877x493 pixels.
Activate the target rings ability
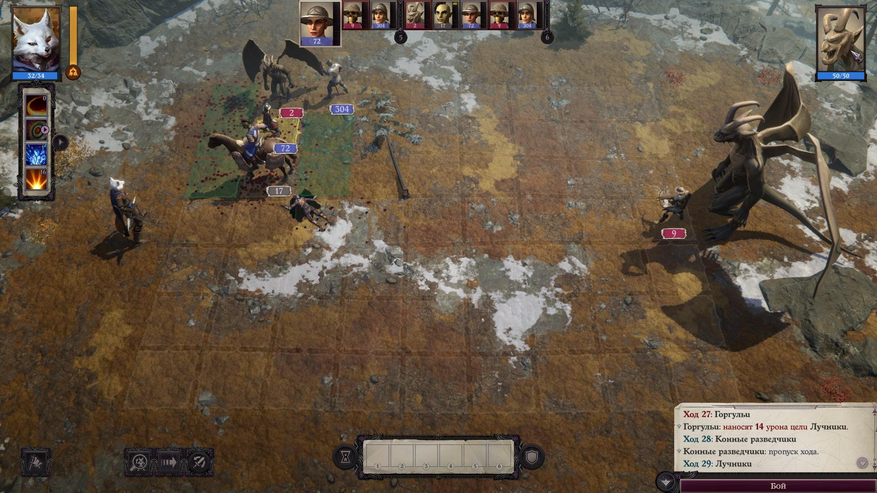click(x=38, y=130)
